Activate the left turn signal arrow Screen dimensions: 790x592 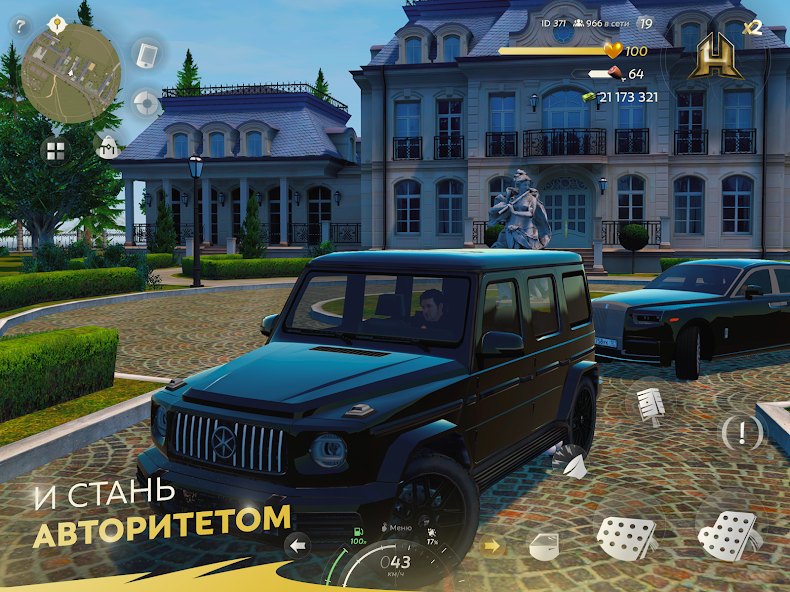(x=297, y=545)
